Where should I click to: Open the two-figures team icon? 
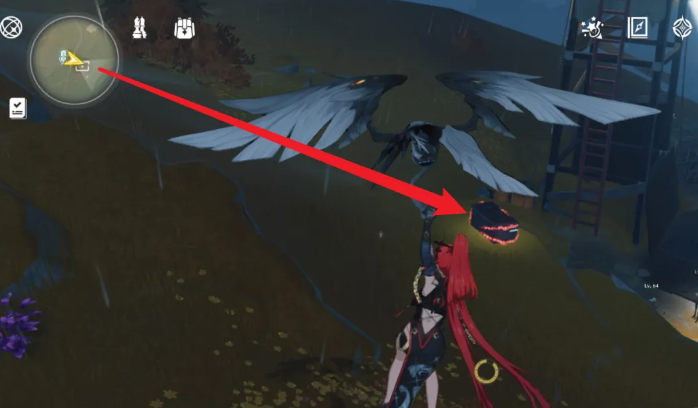tap(139, 28)
